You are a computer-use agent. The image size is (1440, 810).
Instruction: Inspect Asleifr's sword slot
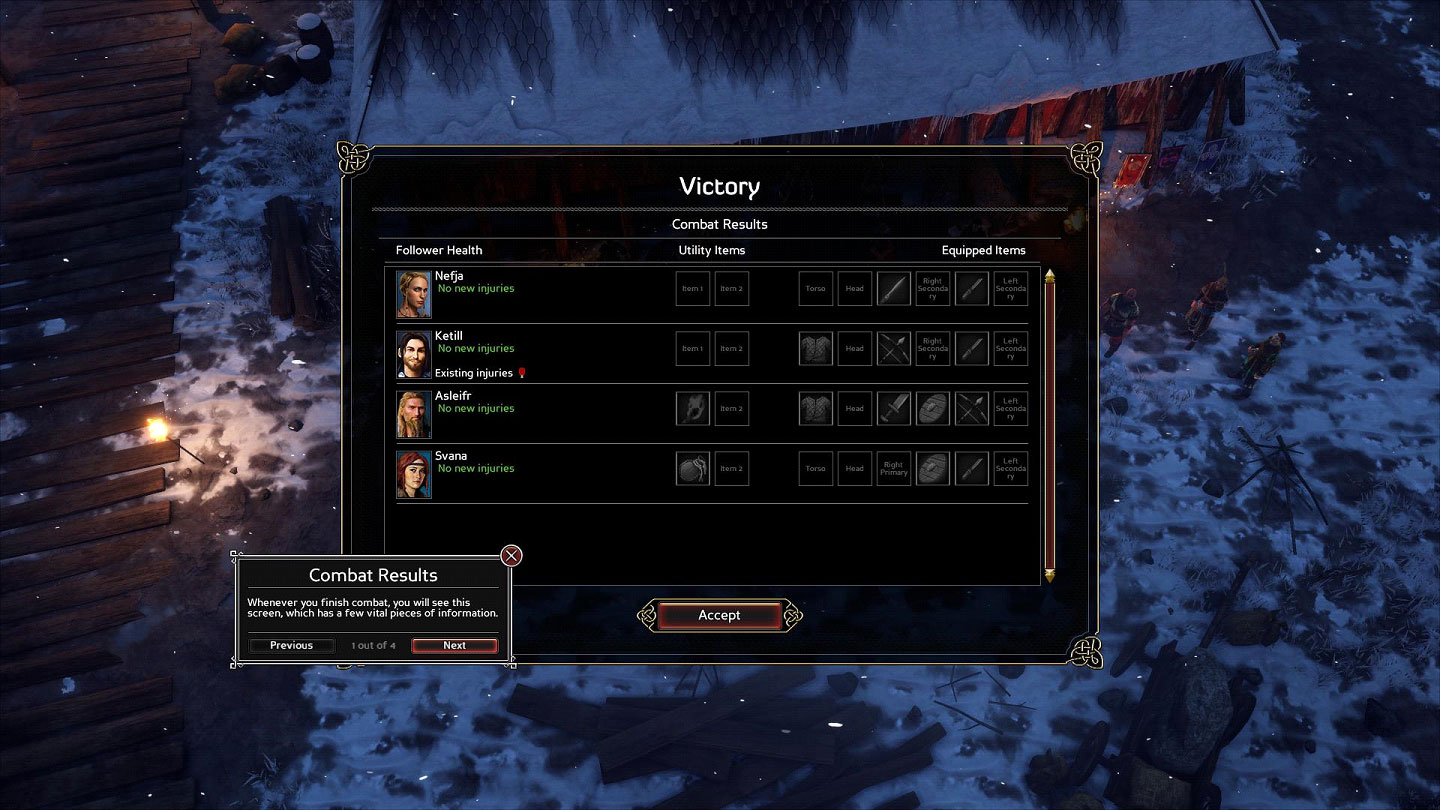coord(894,408)
